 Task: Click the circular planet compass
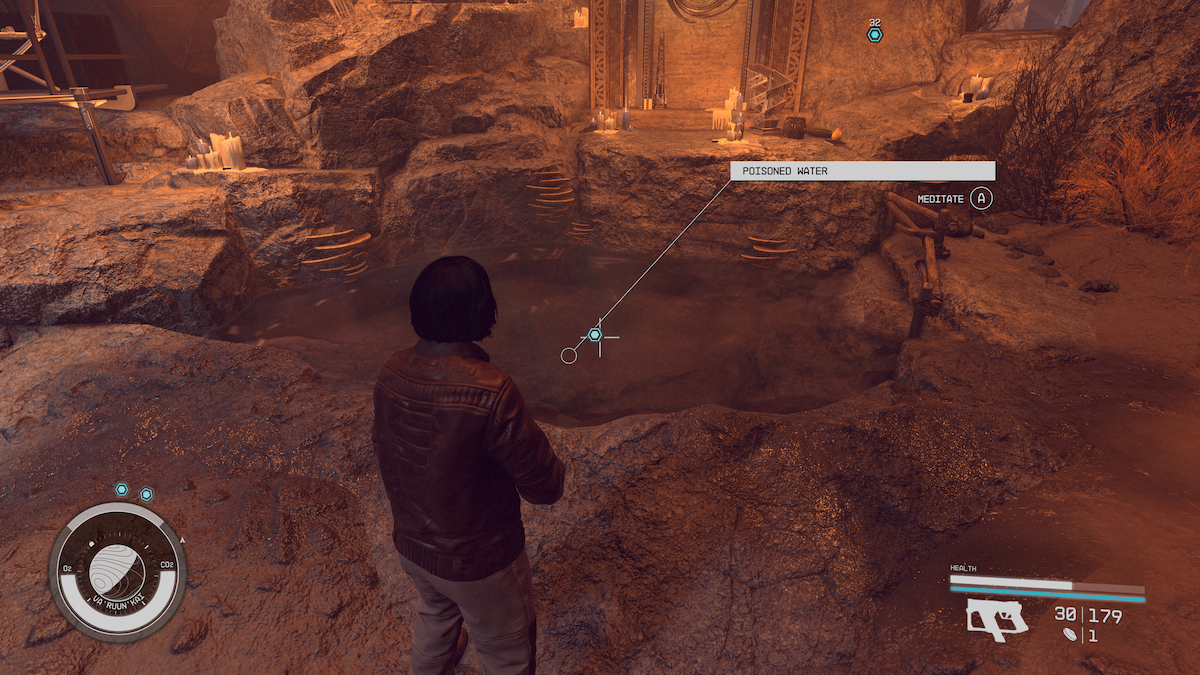(x=117, y=571)
